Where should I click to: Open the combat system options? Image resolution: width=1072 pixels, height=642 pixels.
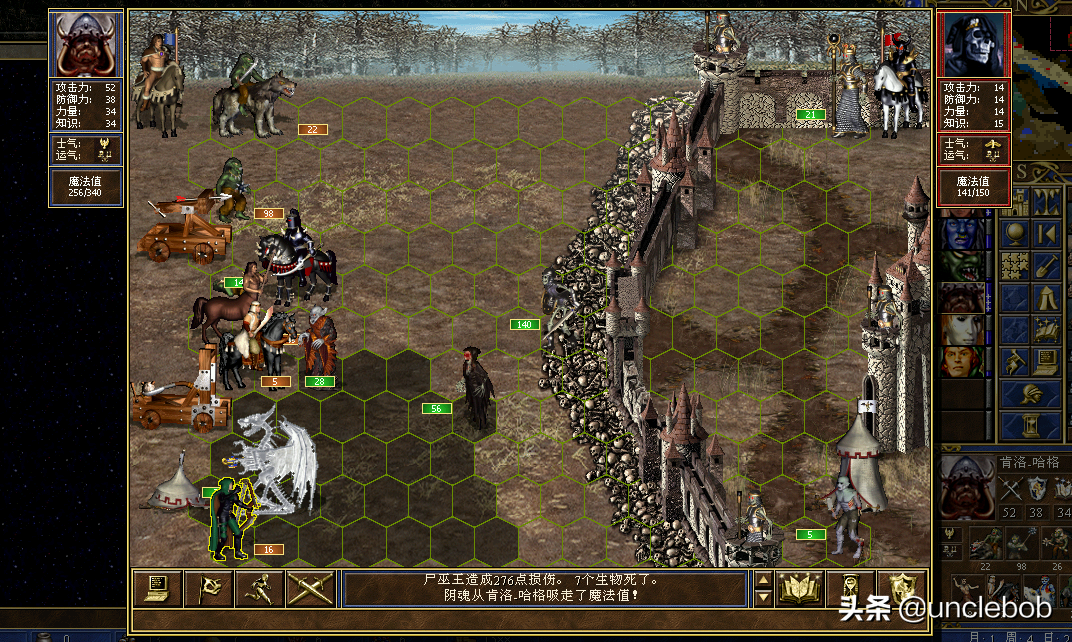(157, 588)
